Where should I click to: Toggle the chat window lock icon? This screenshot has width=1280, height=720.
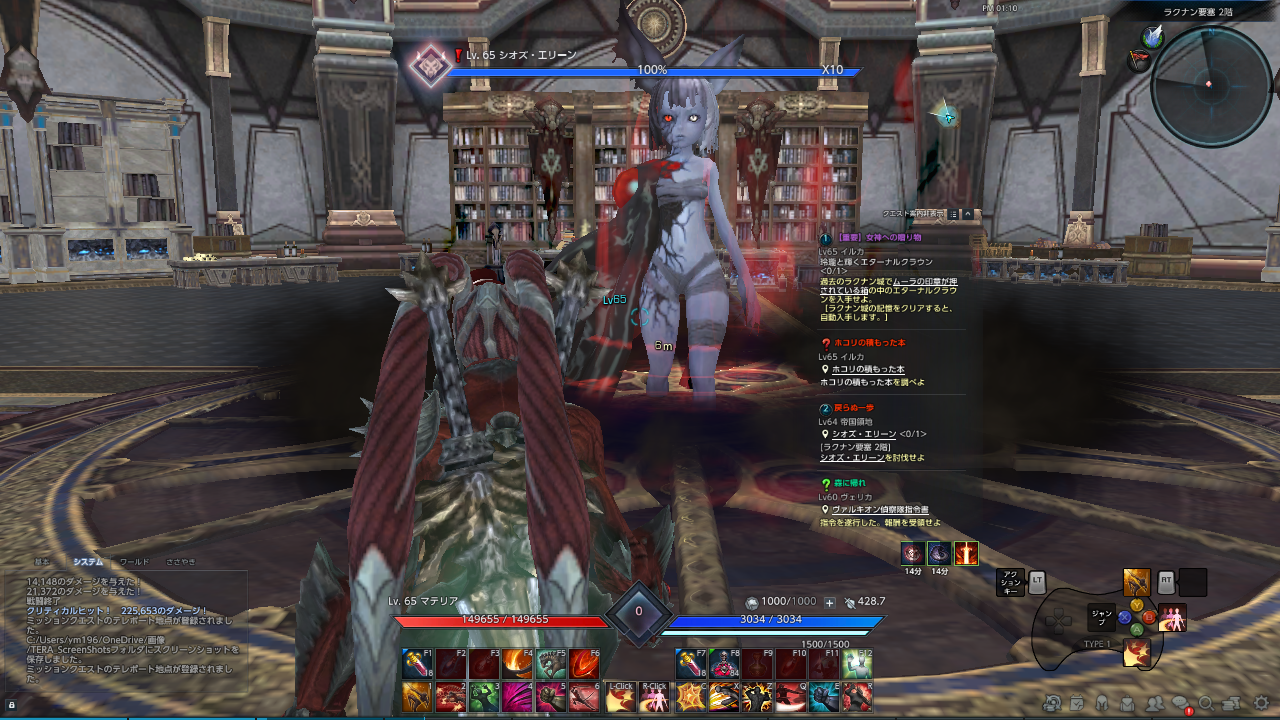(12, 704)
